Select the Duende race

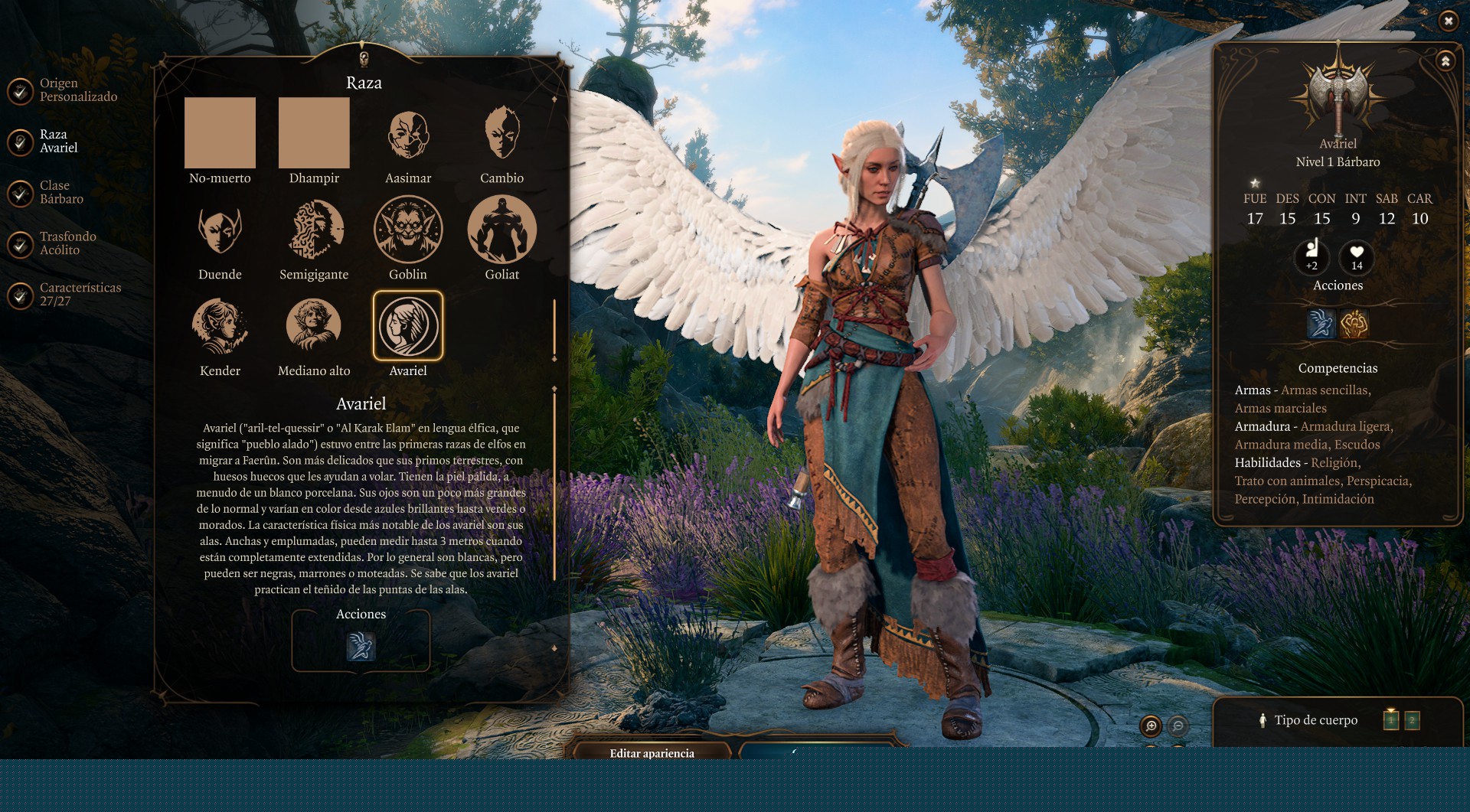point(220,230)
